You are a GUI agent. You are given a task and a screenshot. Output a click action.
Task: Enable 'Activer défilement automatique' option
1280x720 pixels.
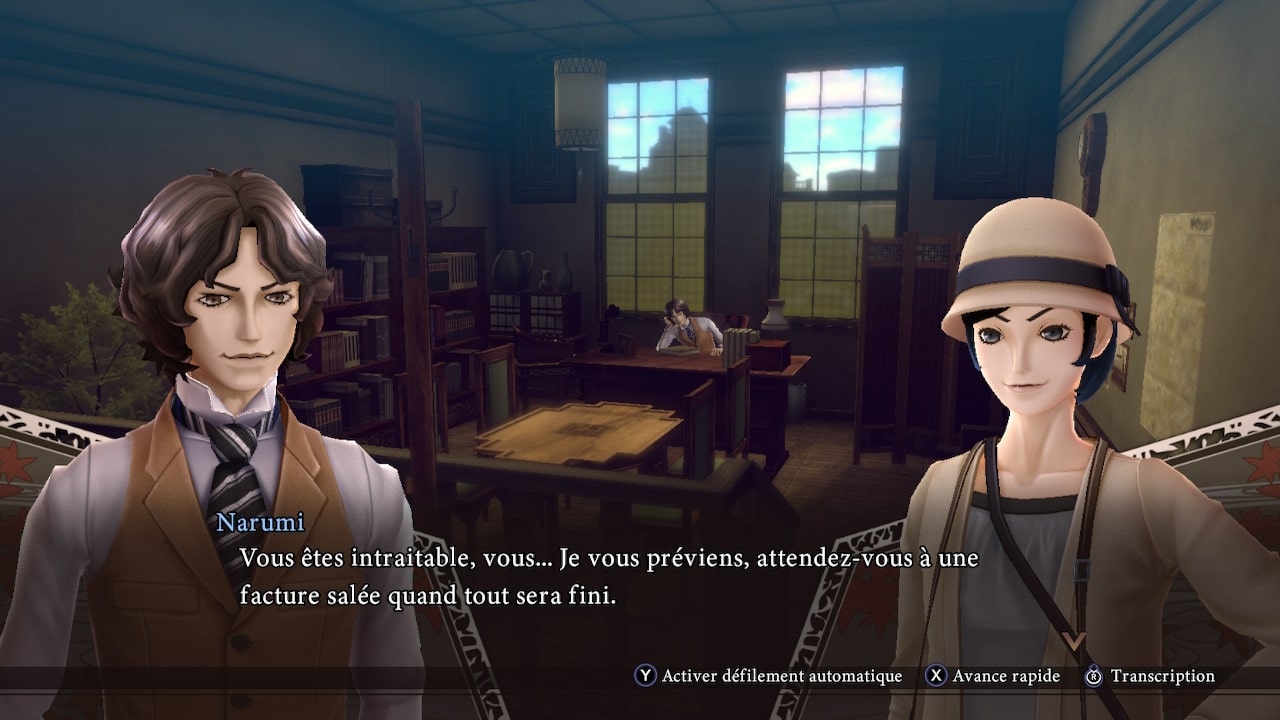(x=790, y=676)
